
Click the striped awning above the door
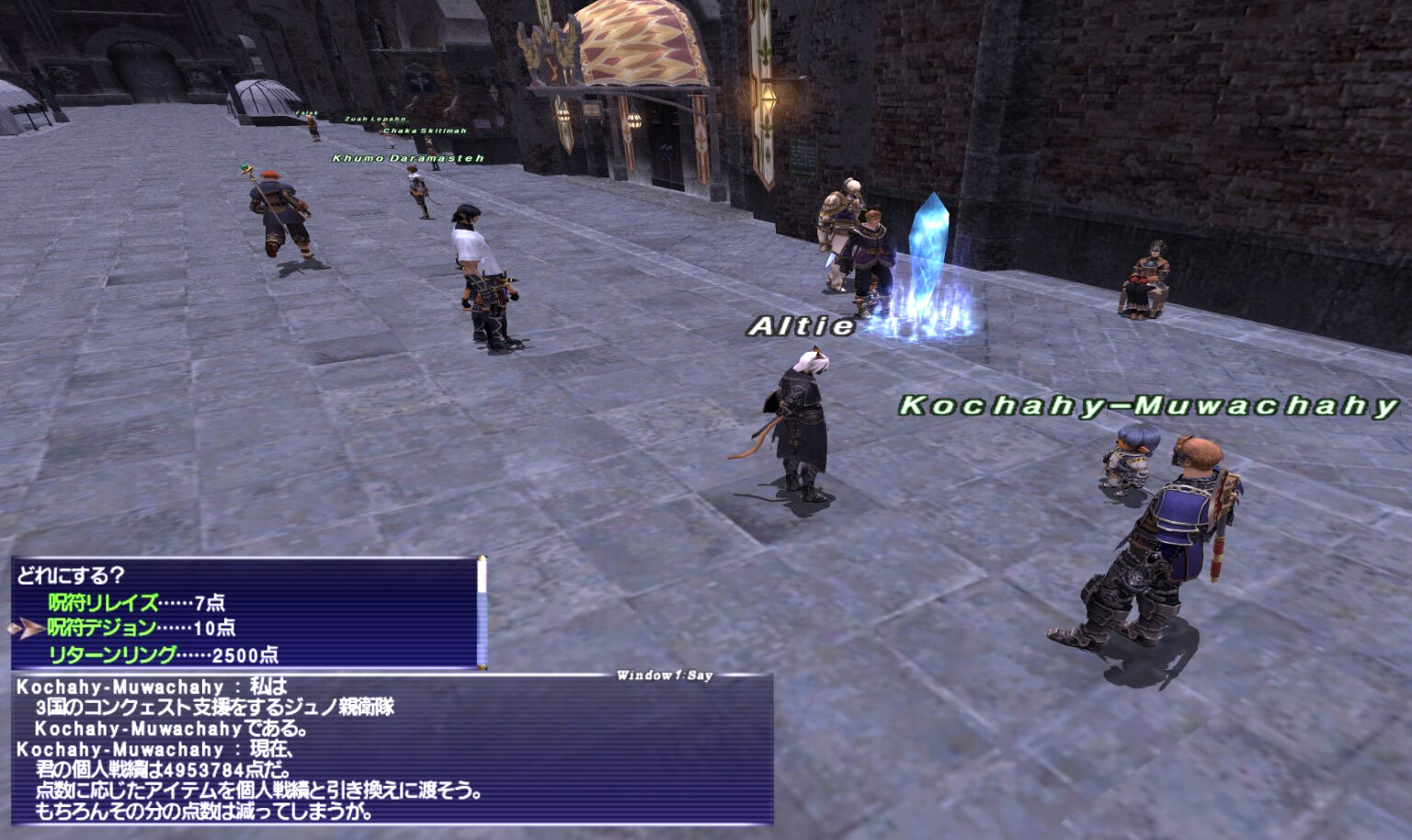pos(634,44)
